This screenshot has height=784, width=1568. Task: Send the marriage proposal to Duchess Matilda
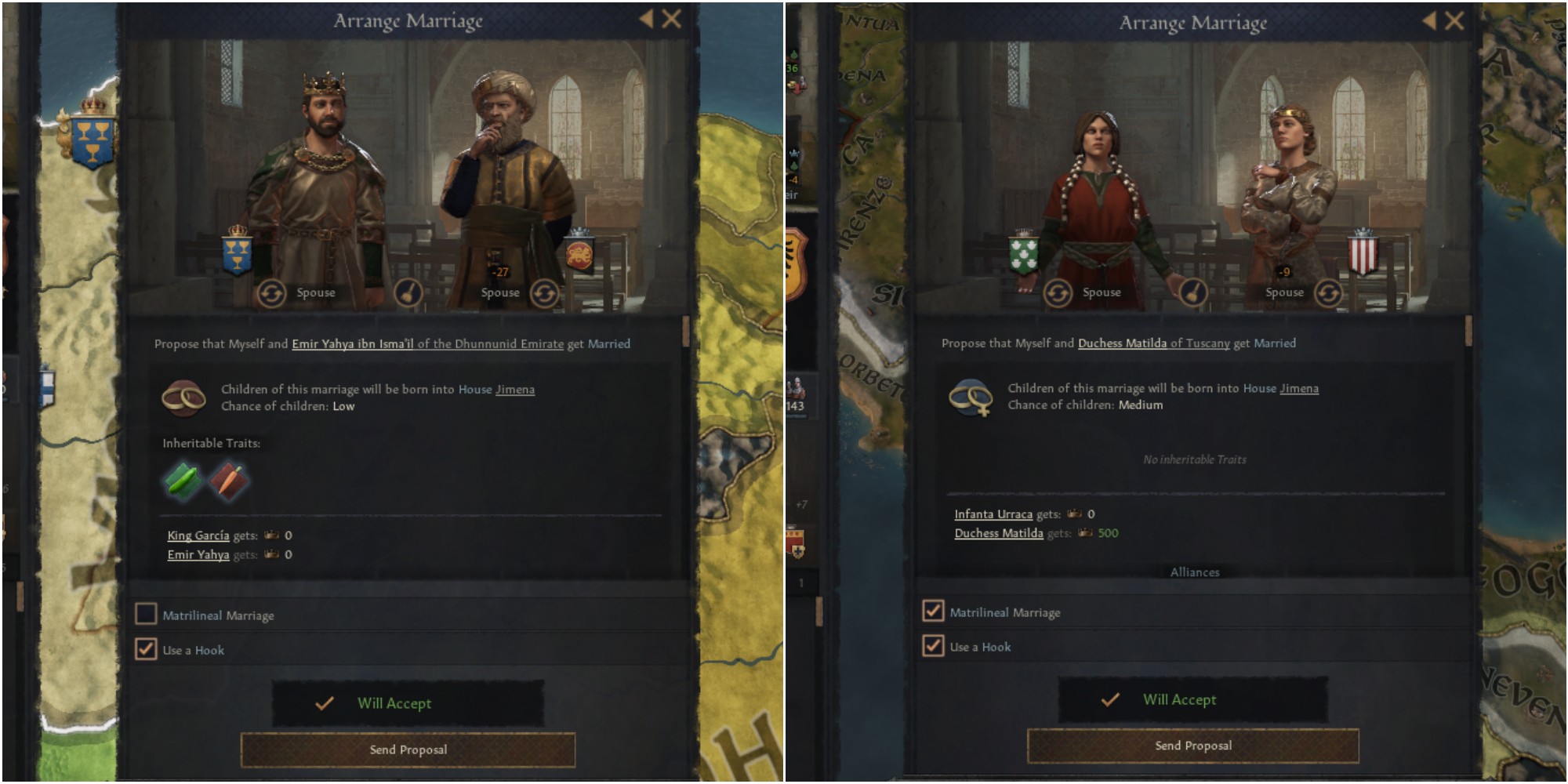[x=1192, y=746]
